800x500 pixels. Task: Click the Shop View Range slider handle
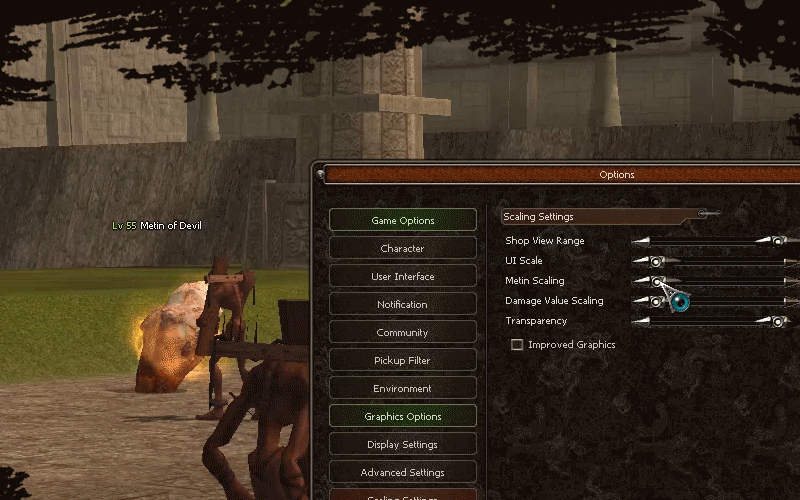[x=776, y=241]
